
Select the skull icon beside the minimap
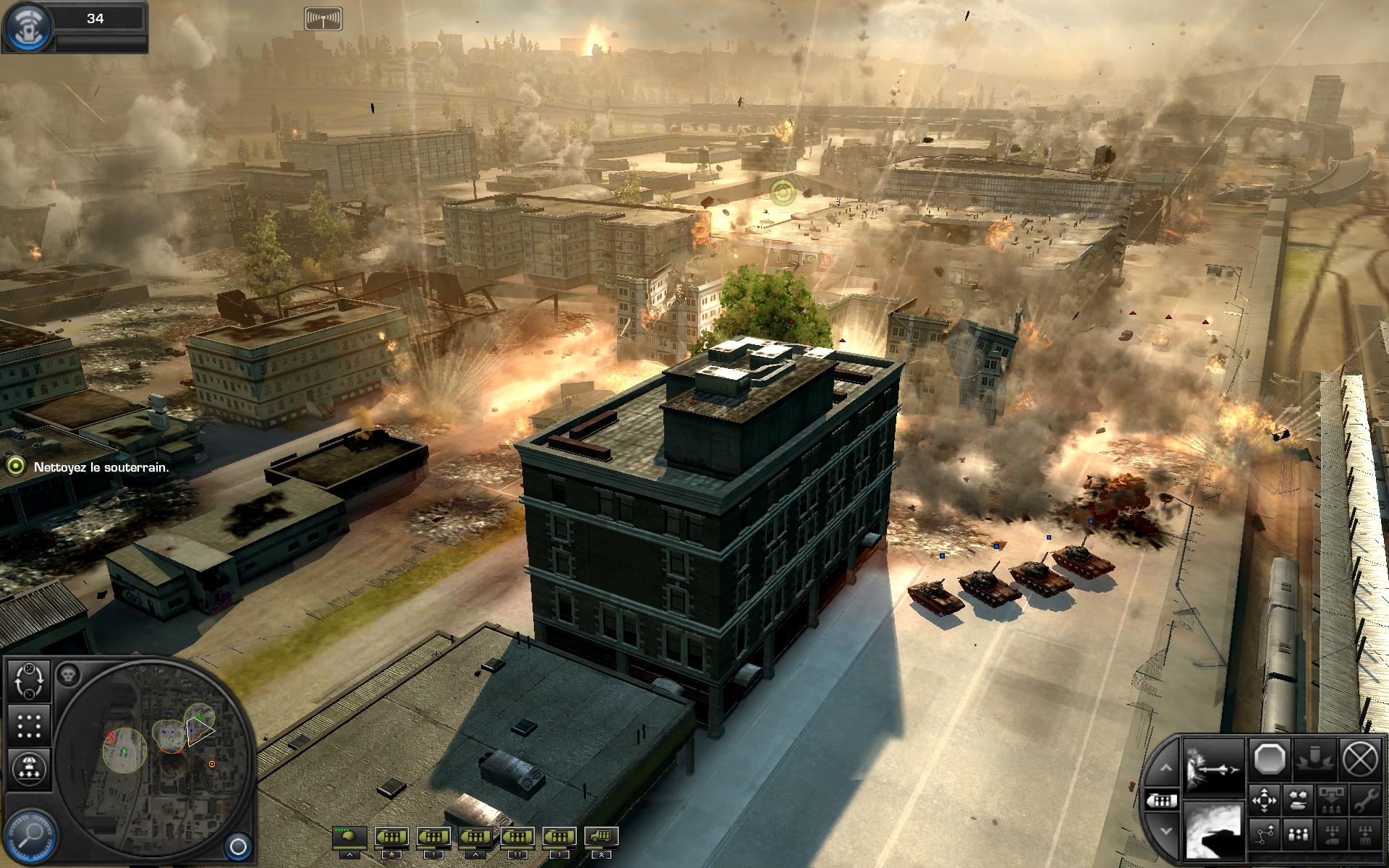(x=68, y=675)
